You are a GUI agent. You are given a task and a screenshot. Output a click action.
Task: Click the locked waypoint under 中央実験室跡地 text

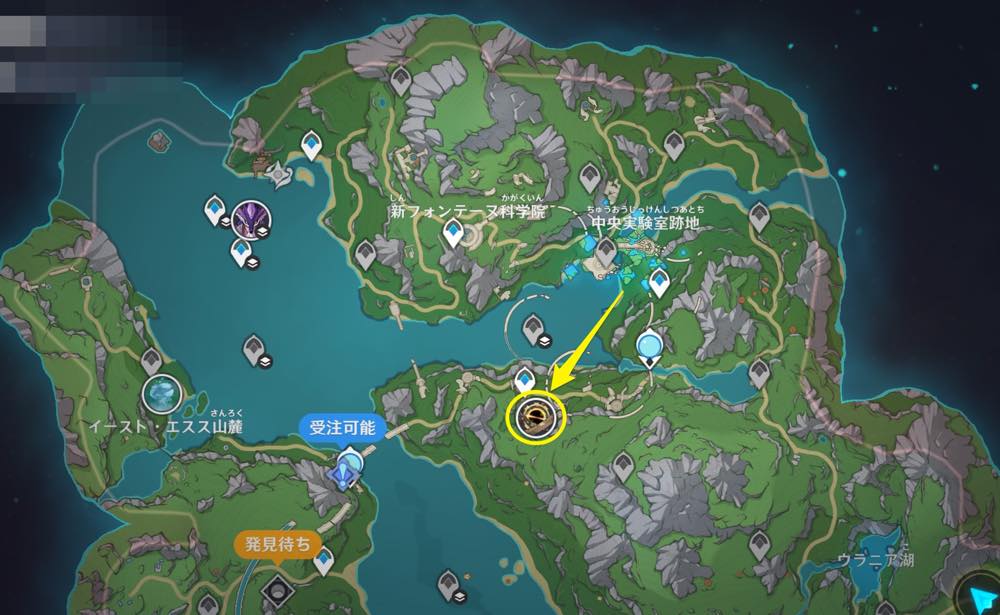click(x=605, y=249)
